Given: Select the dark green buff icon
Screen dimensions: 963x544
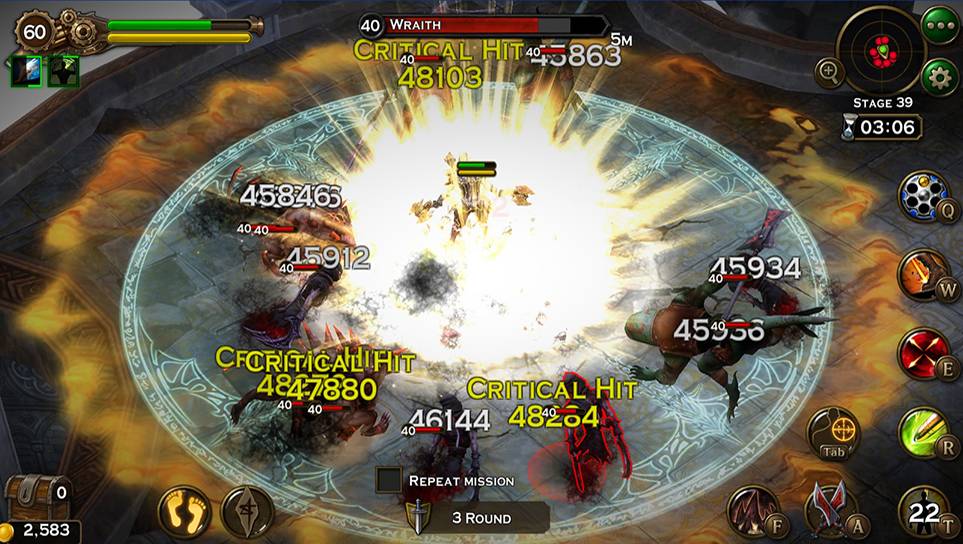Looking at the screenshot, I should pos(63,71).
